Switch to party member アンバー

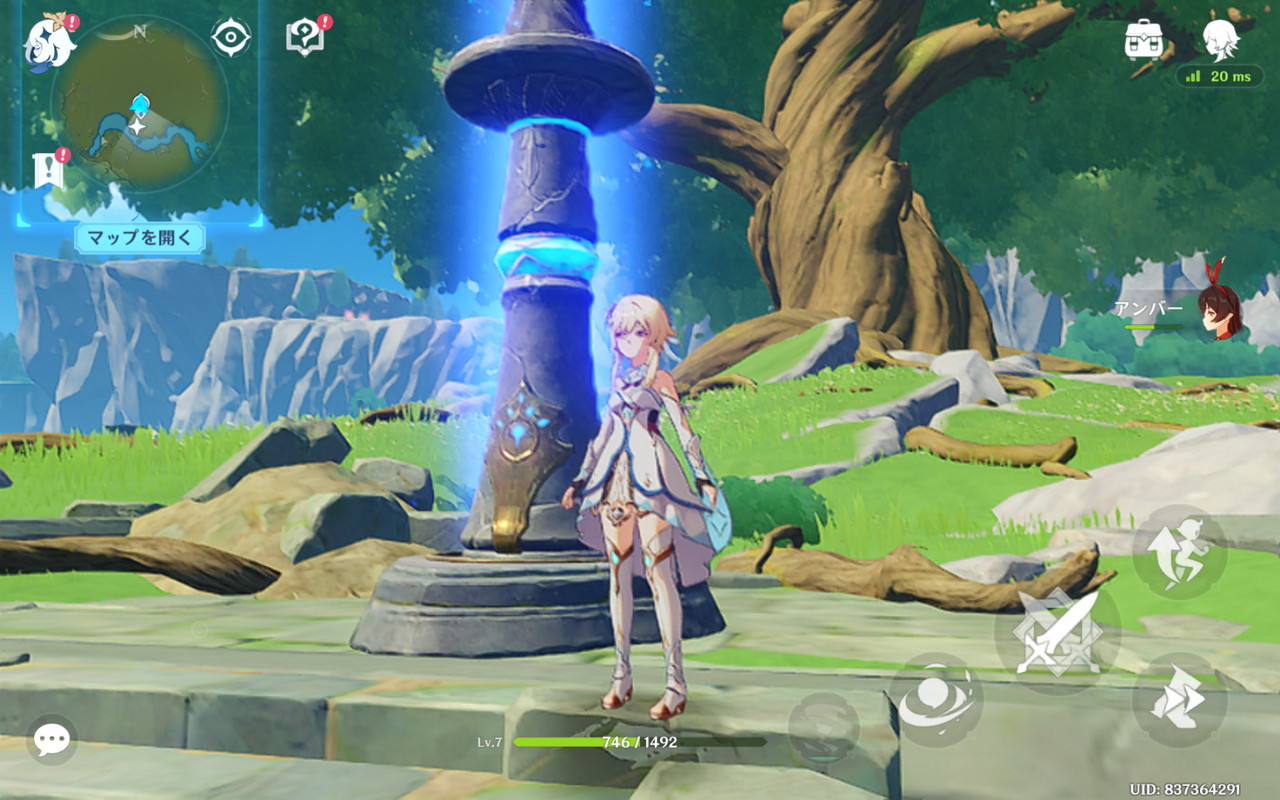click(1218, 310)
